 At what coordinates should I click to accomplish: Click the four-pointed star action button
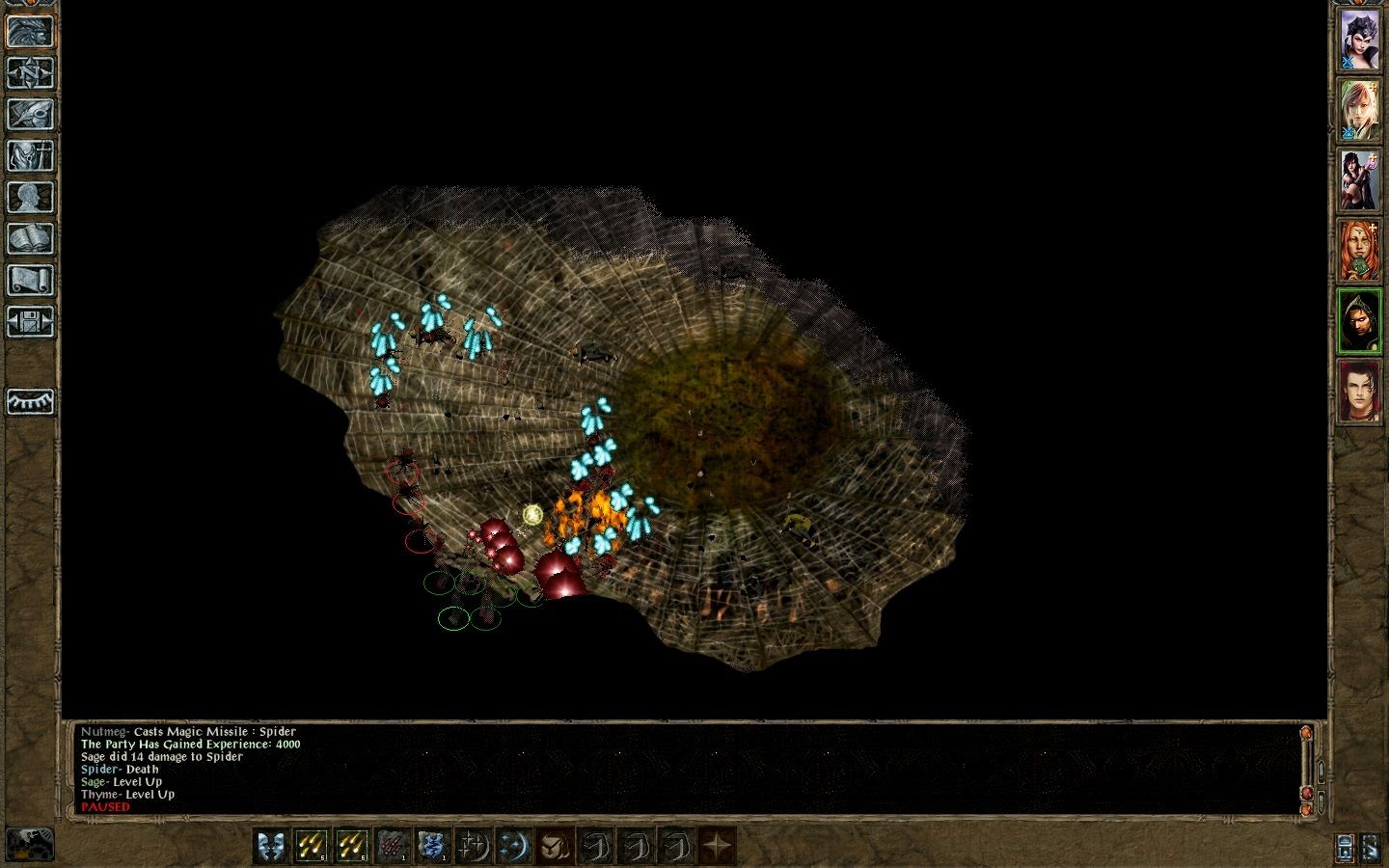coord(717,846)
